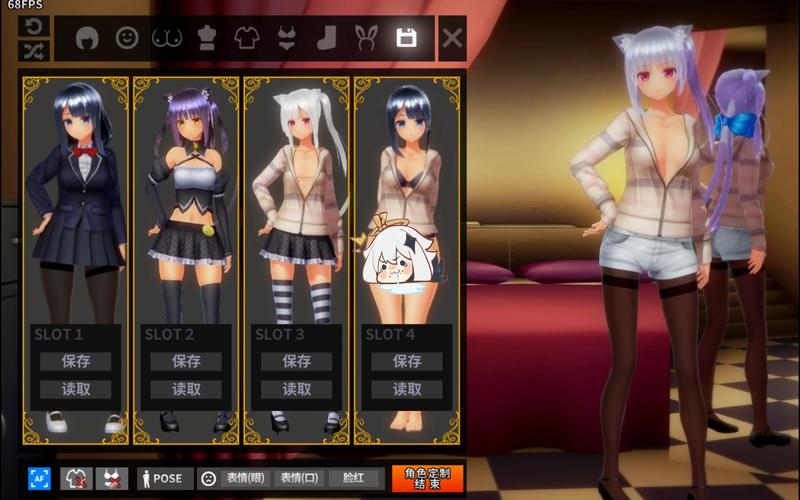This screenshot has height=500, width=800.
Task: Select the floppy disk save tab
Action: 406,38
